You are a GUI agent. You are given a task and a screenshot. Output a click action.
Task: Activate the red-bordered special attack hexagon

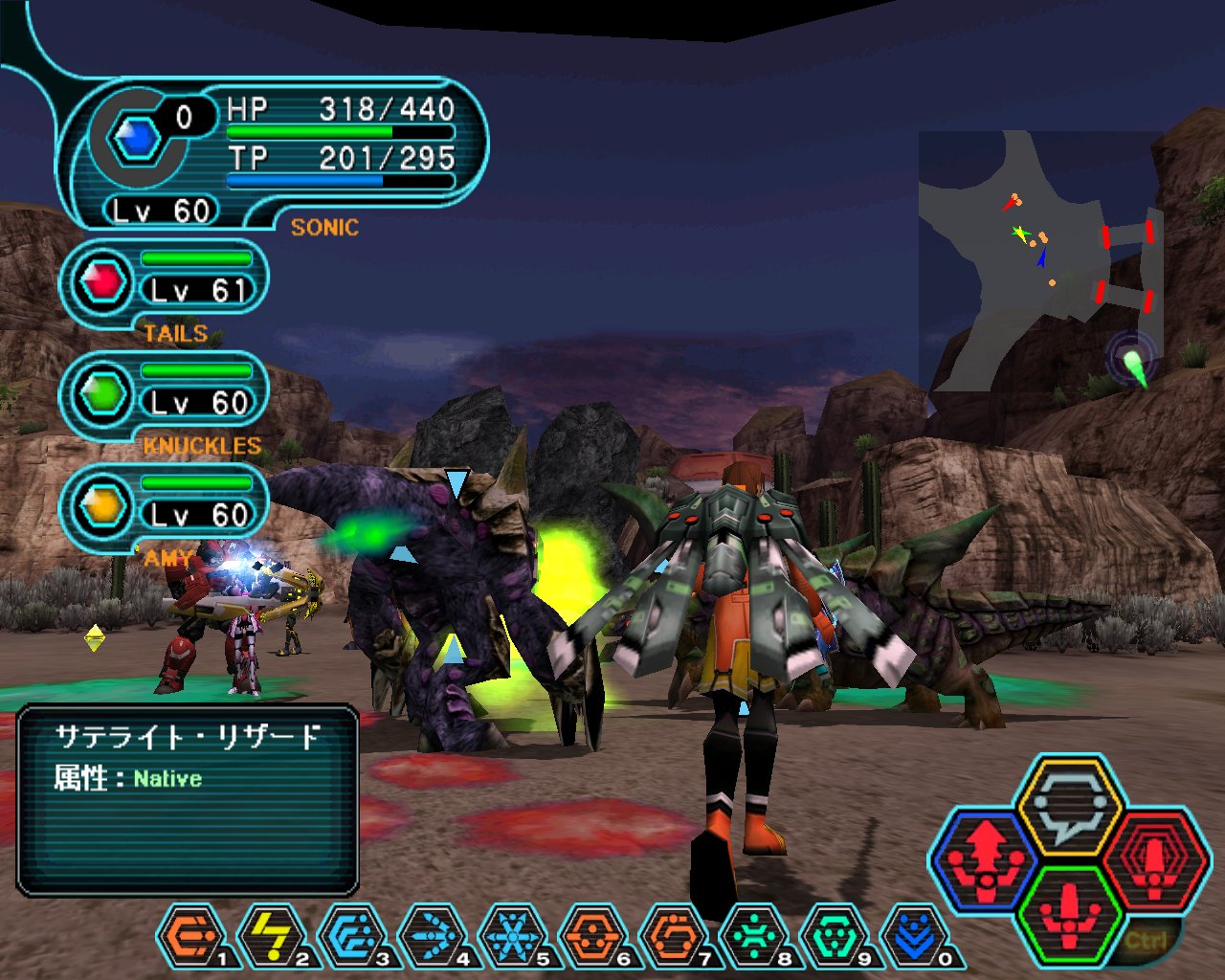(x=1151, y=858)
